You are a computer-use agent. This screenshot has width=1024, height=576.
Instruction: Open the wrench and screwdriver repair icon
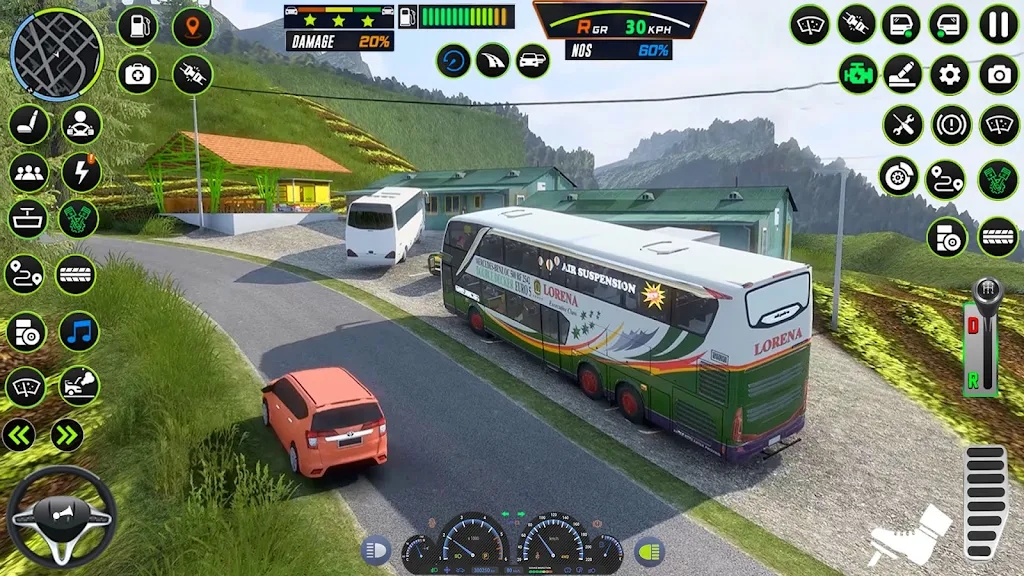click(x=903, y=126)
